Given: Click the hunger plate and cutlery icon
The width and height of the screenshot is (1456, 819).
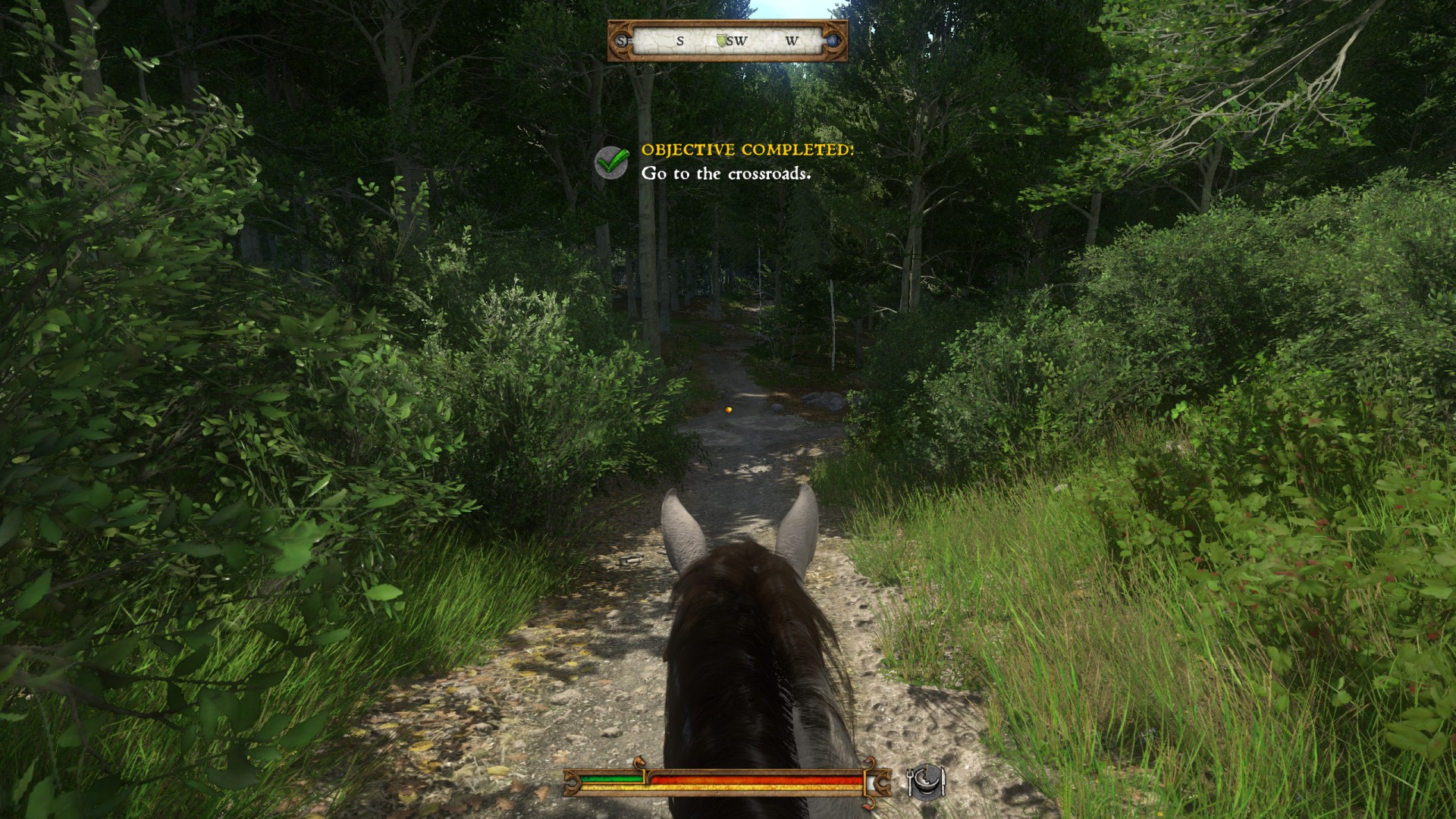Looking at the screenshot, I should (927, 781).
